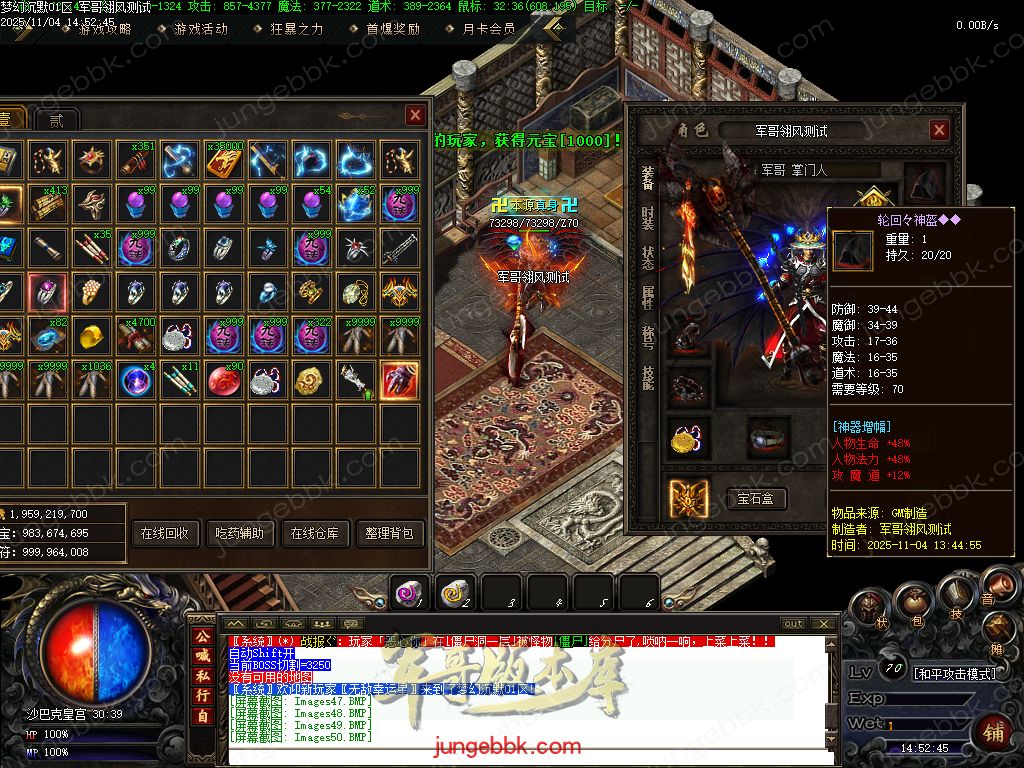Select the 首爆奖励 first-kill reward menu
The image size is (1024, 768).
(392, 29)
